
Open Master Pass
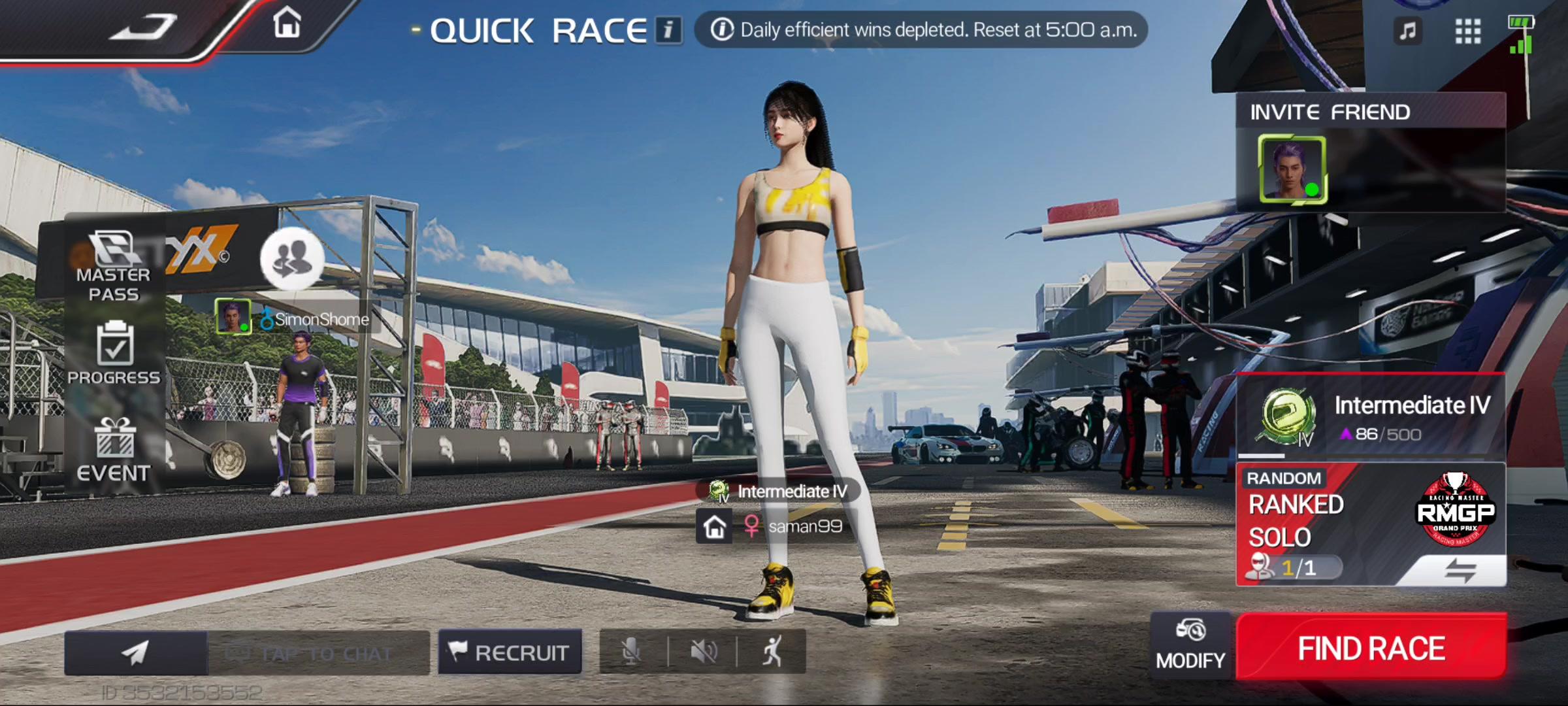114,266
